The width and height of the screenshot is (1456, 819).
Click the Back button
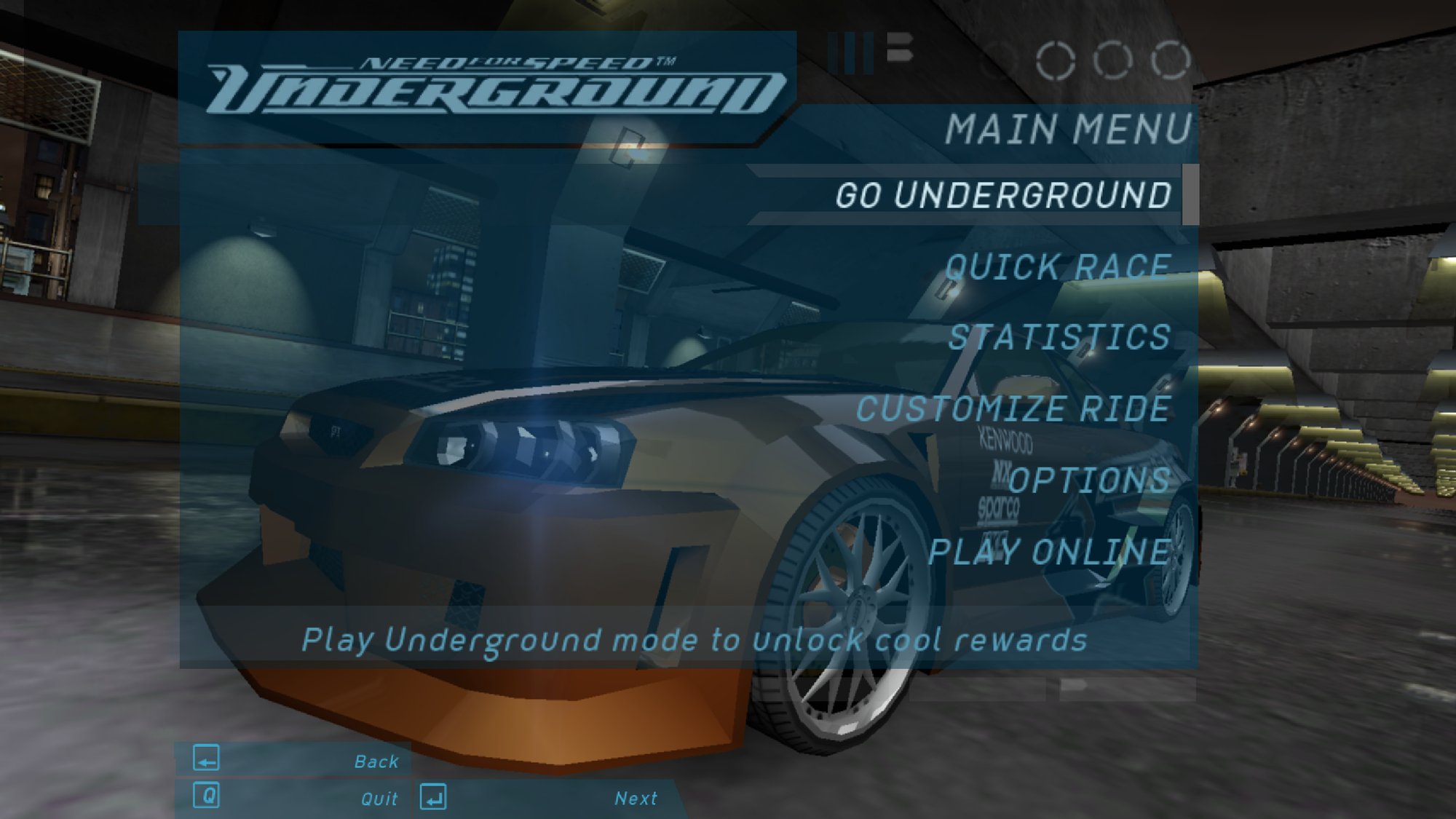(x=295, y=760)
